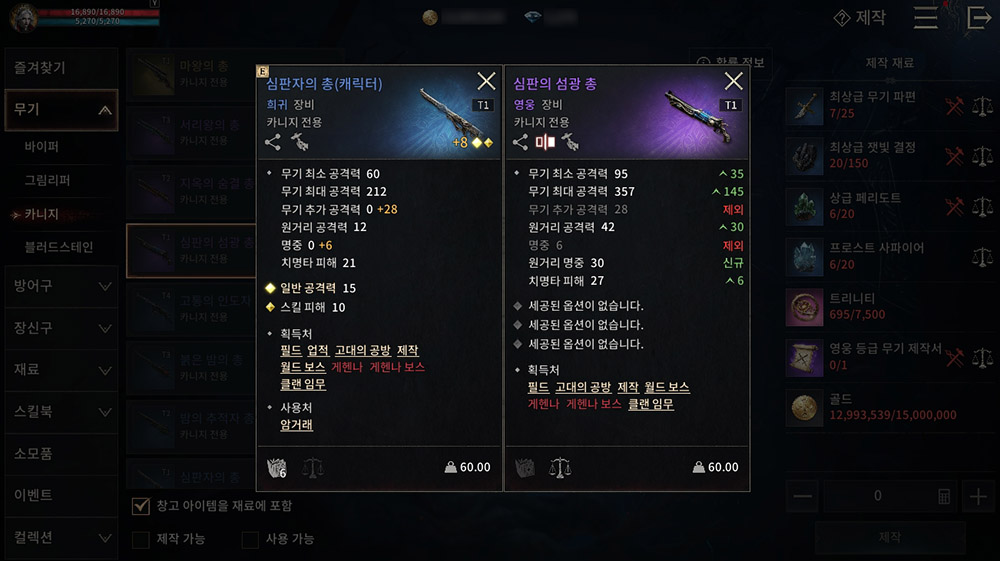Image resolution: width=1000 pixels, height=561 pixels.
Task: Close the 심판자의 총 item tooltip
Action: coord(486,82)
